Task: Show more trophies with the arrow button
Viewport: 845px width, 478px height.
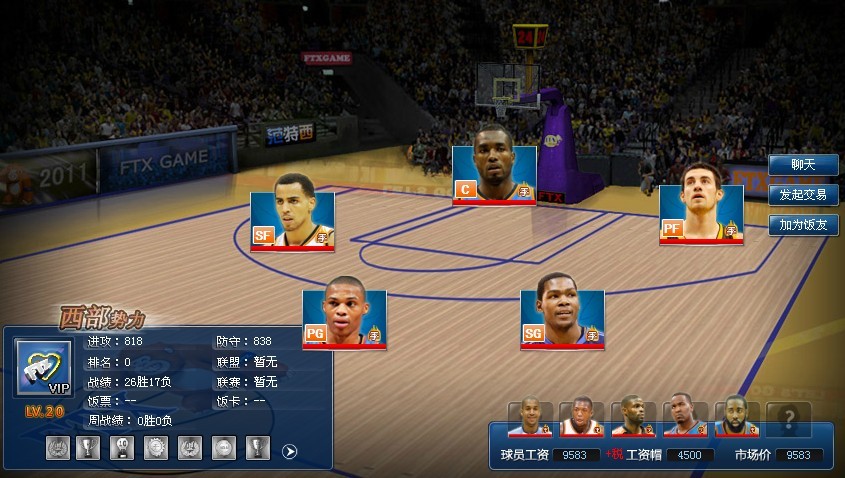Action: pos(290,451)
